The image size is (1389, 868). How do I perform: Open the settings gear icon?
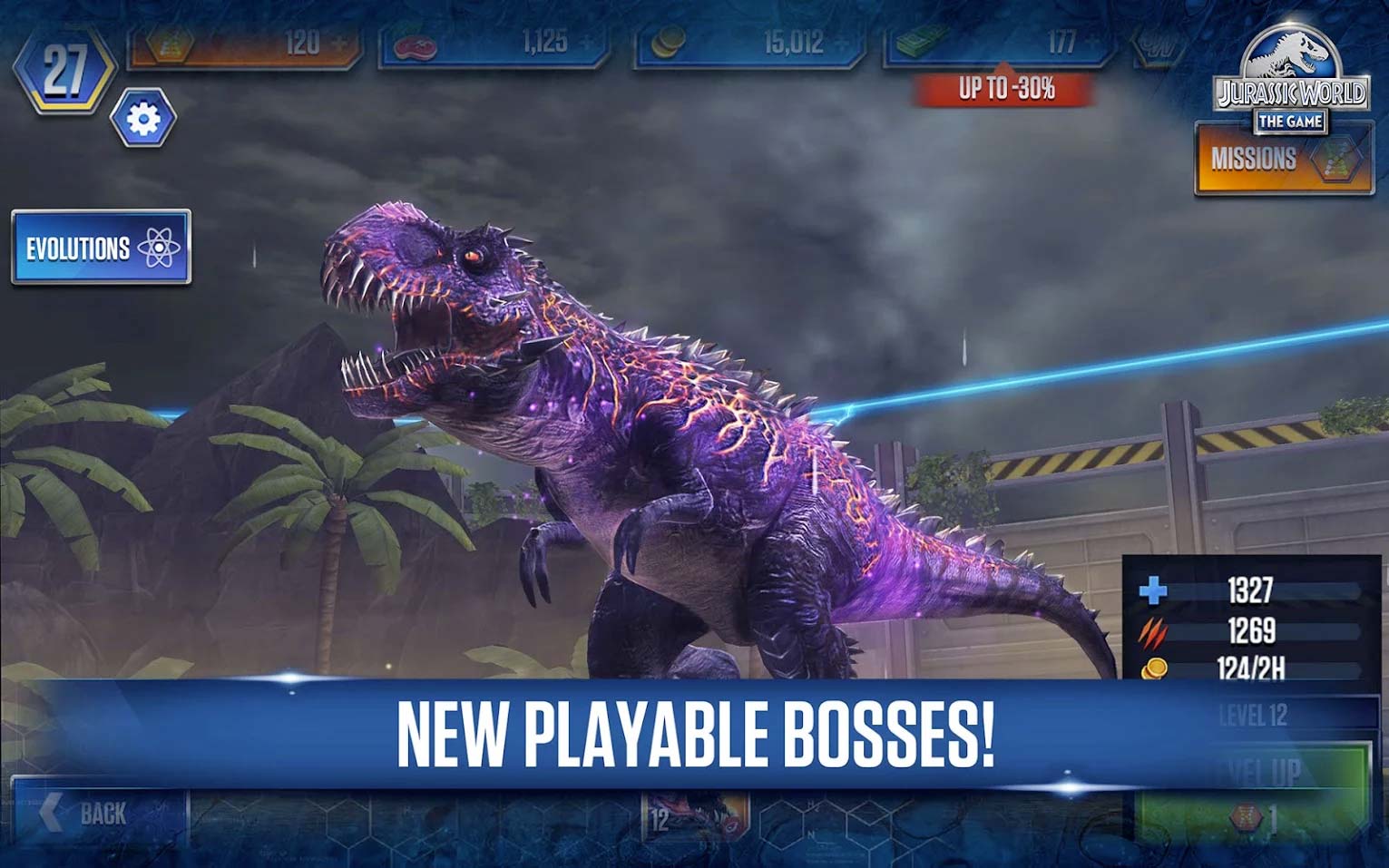pos(143,115)
